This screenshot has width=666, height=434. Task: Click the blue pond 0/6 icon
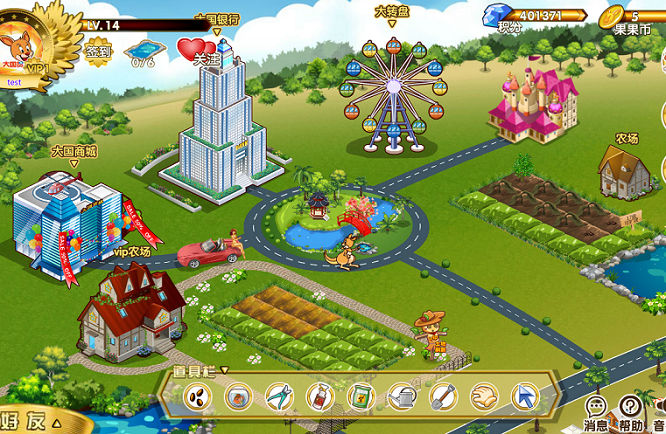(x=143, y=49)
